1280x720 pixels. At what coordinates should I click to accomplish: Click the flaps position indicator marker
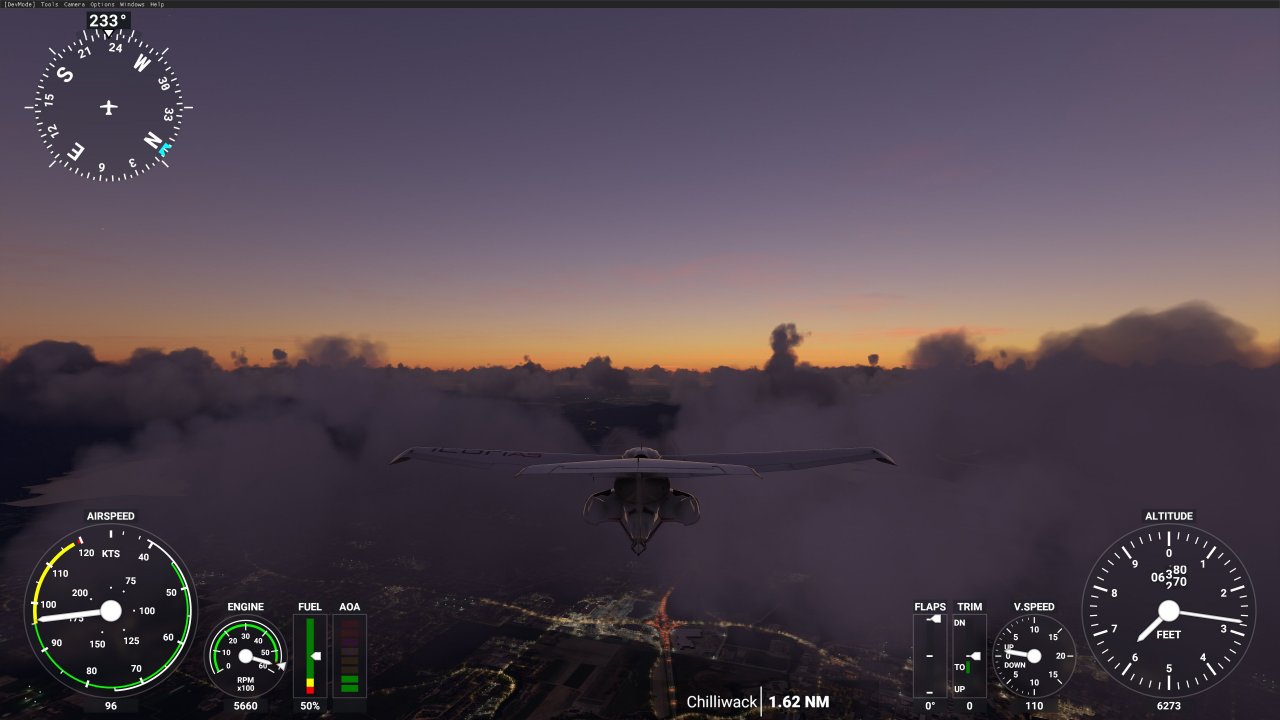click(935, 617)
